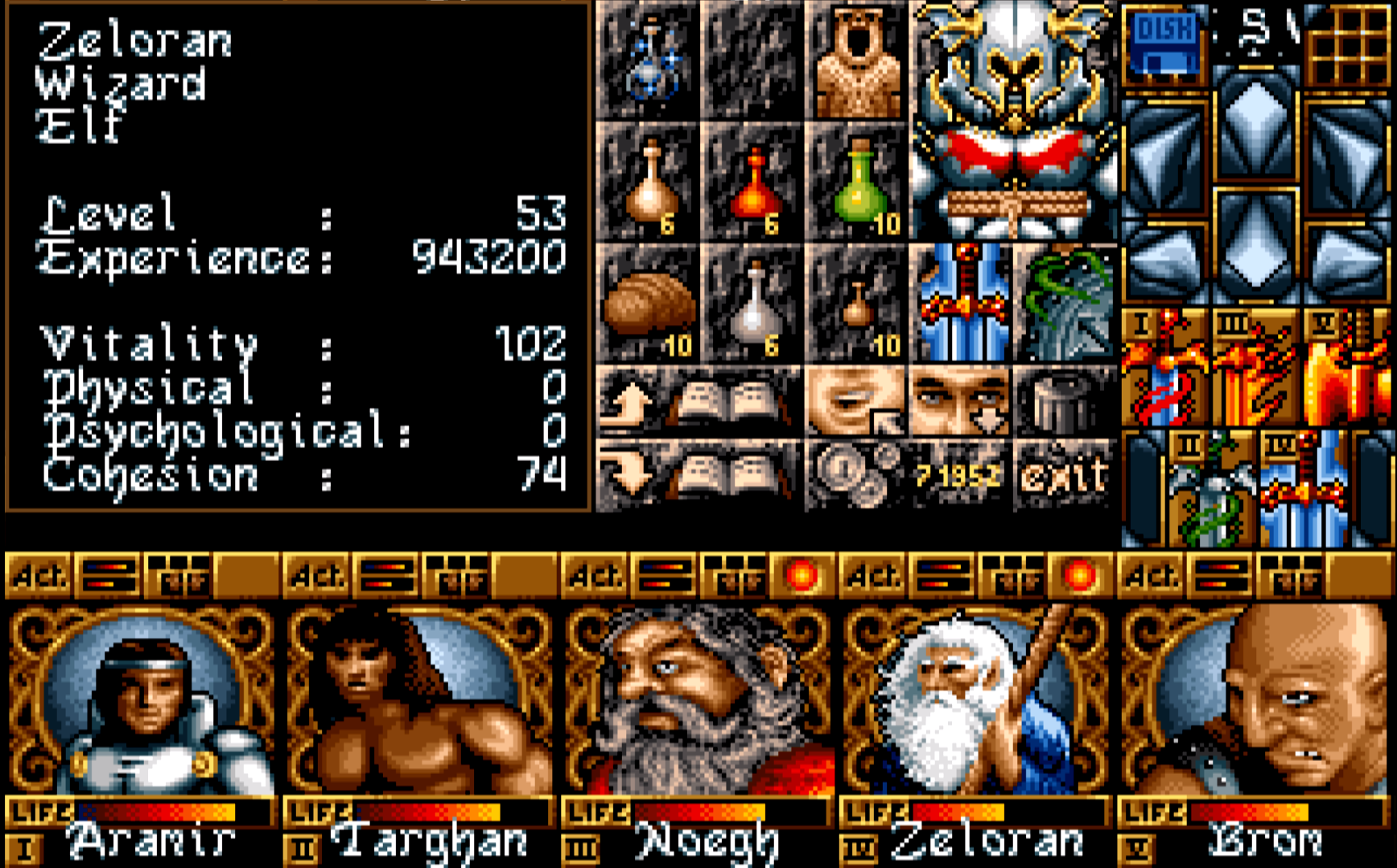Screen dimensions: 1397x868
Task: Toggle the red orb indicator on Noegh's panel
Action: tap(803, 575)
